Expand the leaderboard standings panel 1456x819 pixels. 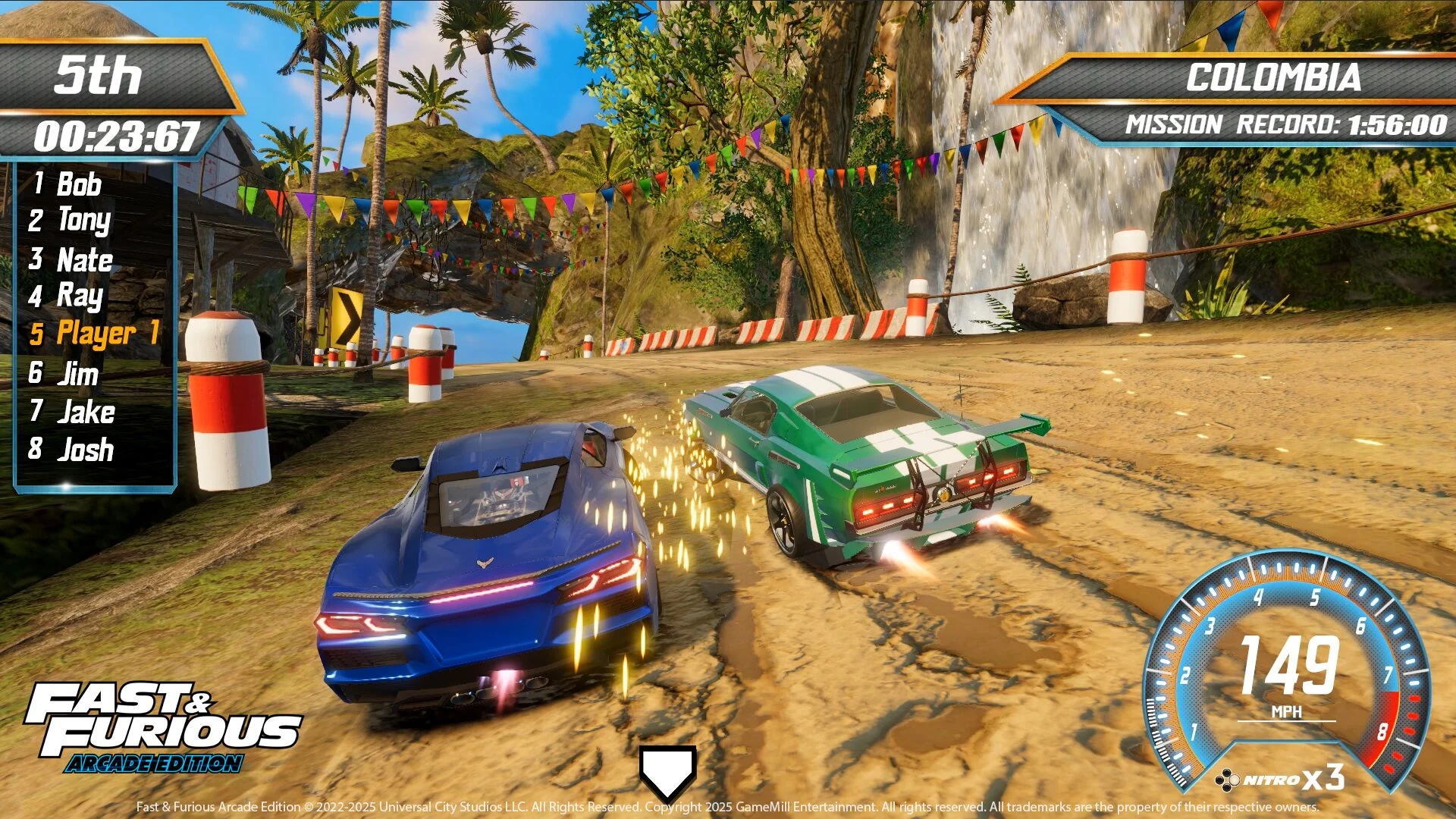(95, 317)
